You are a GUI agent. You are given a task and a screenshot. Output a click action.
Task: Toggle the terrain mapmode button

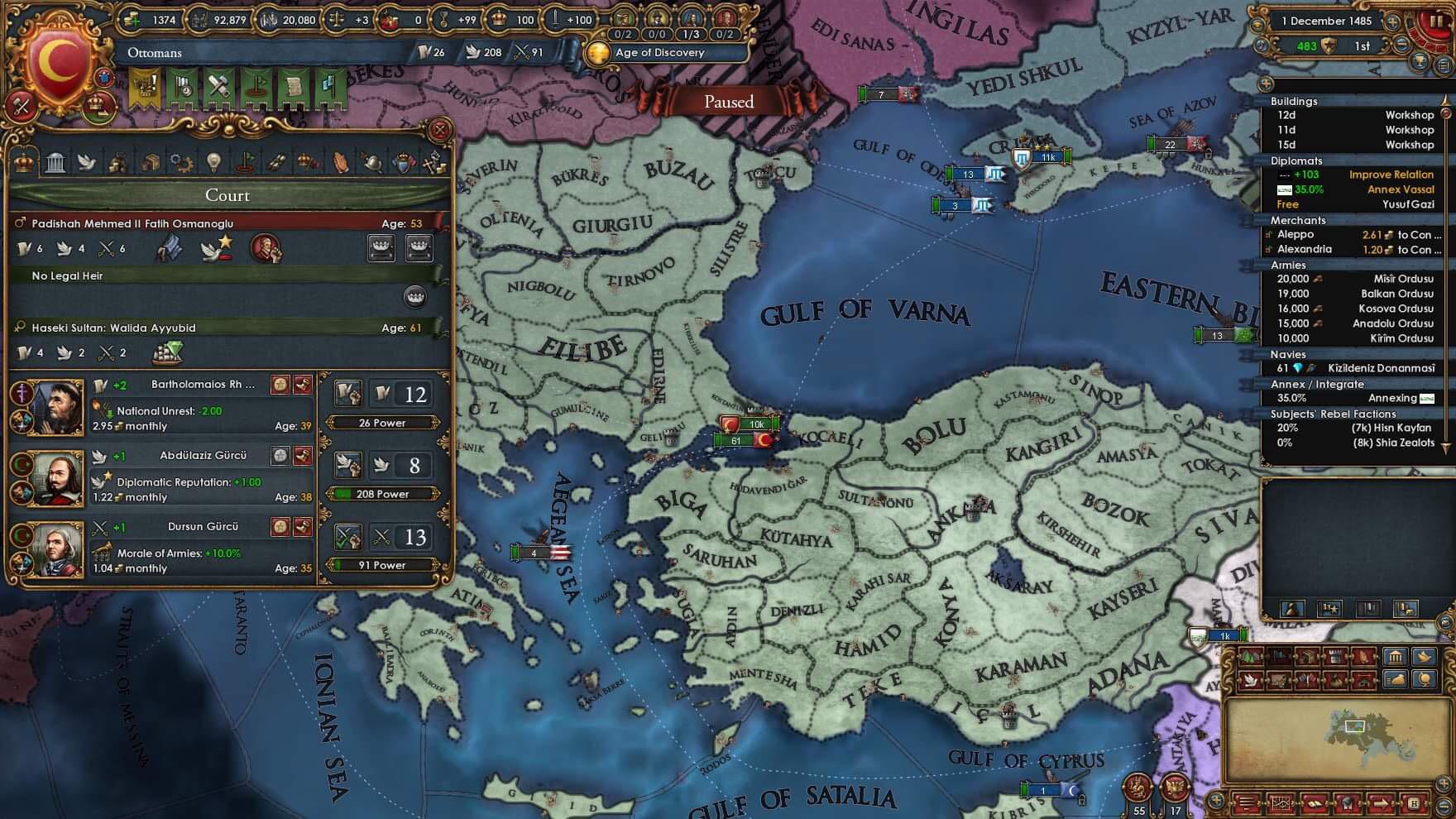[x=1249, y=656]
